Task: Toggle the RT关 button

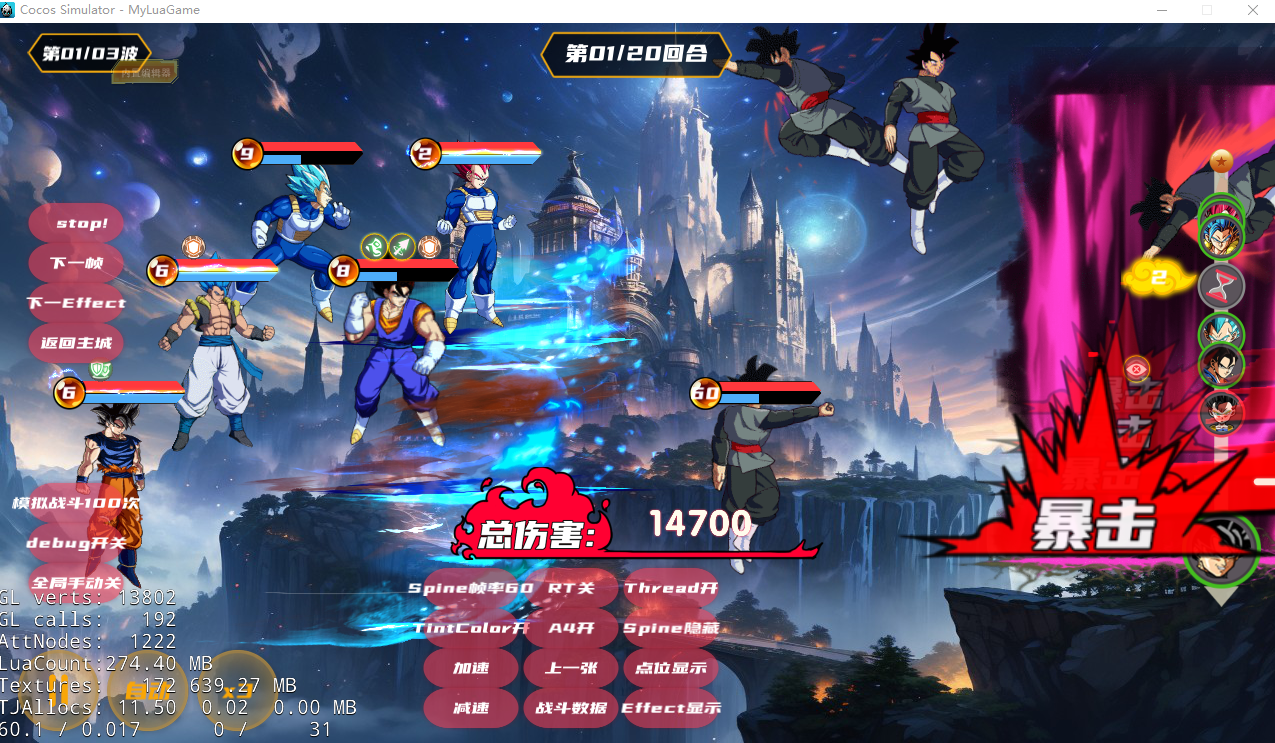Action: (571, 588)
